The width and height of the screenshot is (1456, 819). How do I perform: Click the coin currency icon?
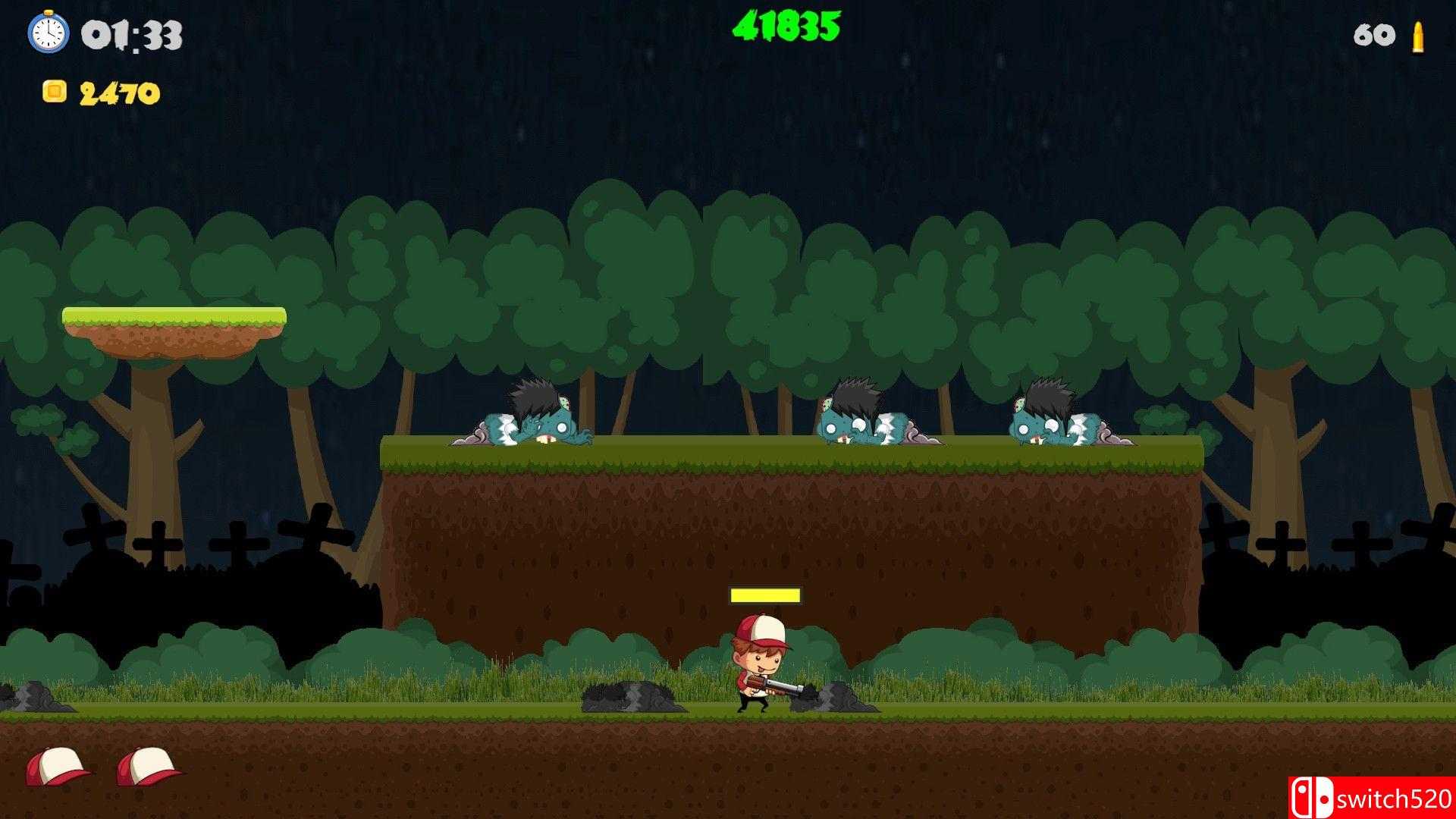coord(55,91)
